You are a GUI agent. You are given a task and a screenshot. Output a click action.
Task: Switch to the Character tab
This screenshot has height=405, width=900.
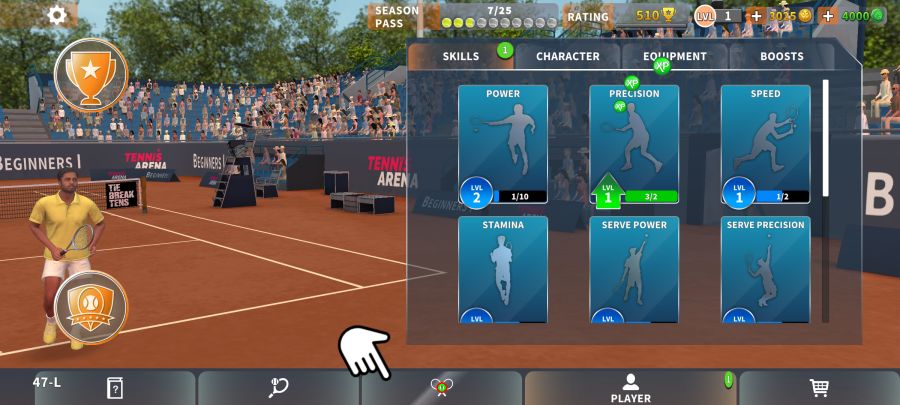(567, 56)
